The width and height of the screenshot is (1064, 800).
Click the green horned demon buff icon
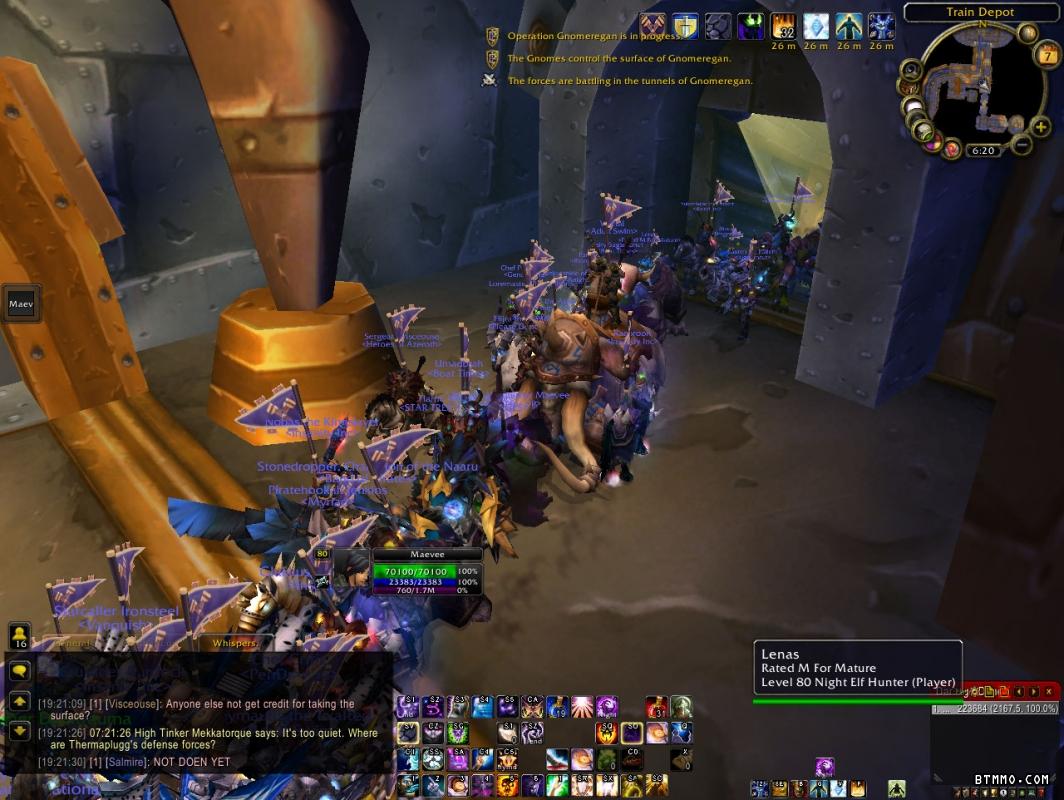pos(751,26)
